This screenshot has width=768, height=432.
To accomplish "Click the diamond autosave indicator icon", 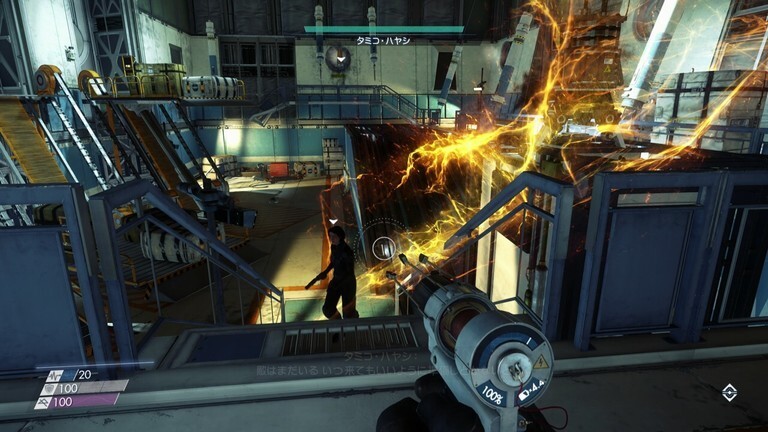I will tap(729, 393).
